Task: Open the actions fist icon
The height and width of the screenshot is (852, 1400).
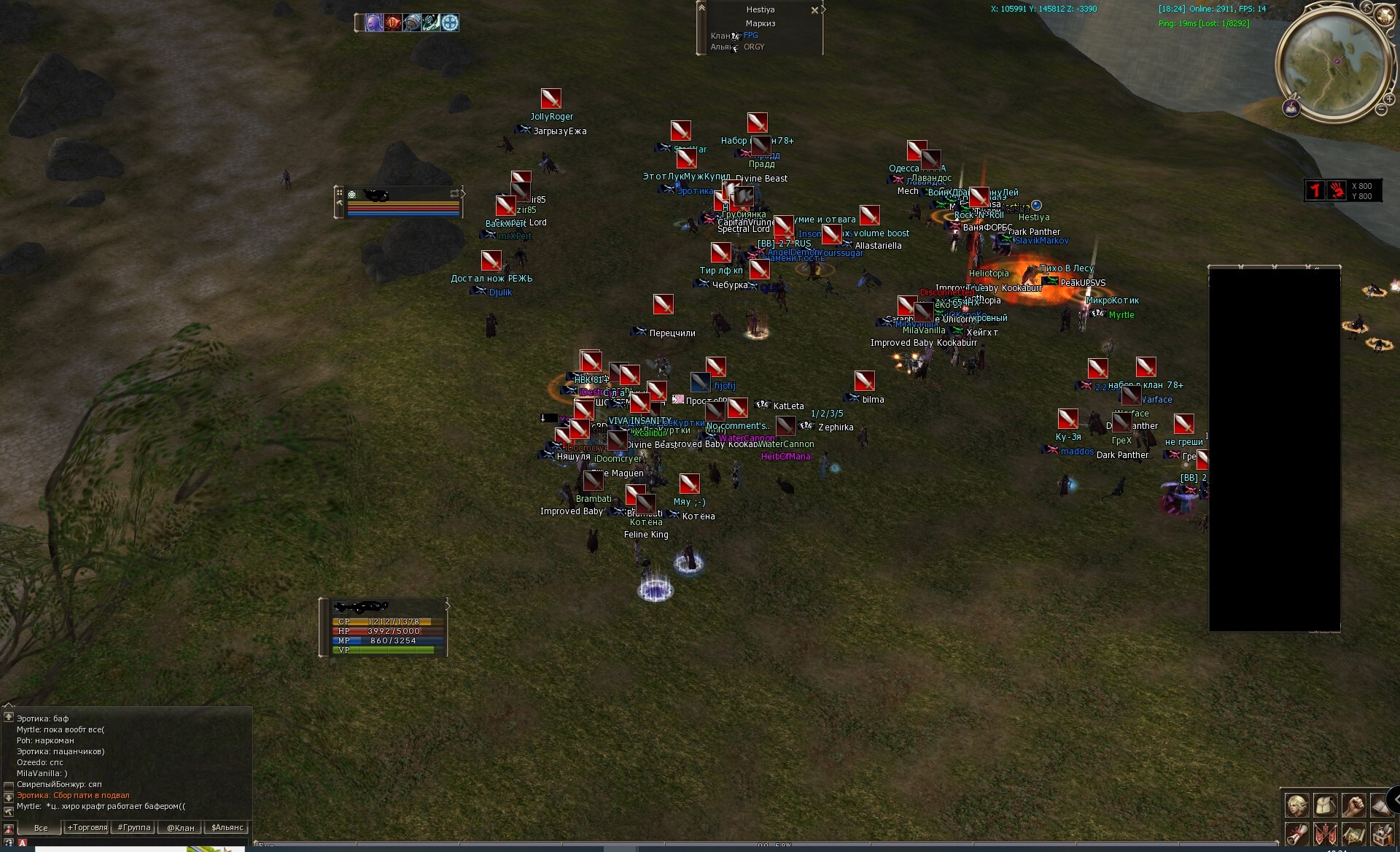Action: click(1353, 805)
